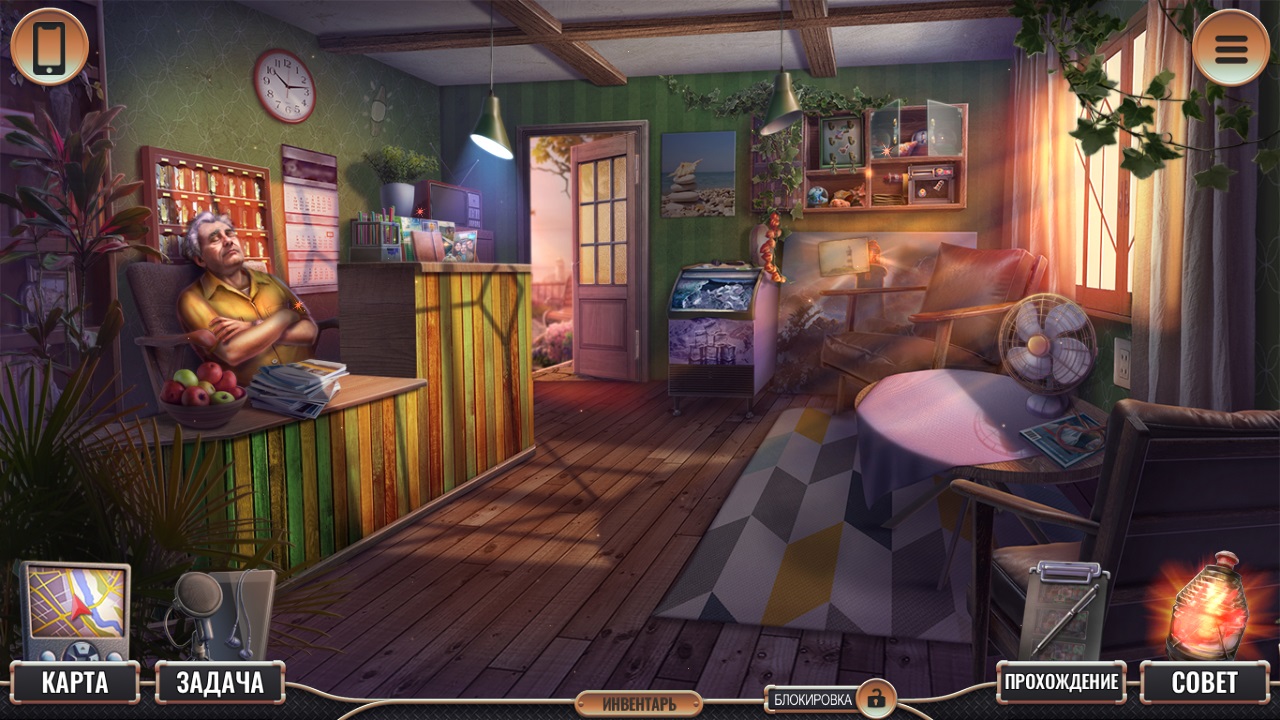The width and height of the screenshot is (1280, 720).
Task: Use the СОВЕТ hint button
Action: click(1204, 683)
